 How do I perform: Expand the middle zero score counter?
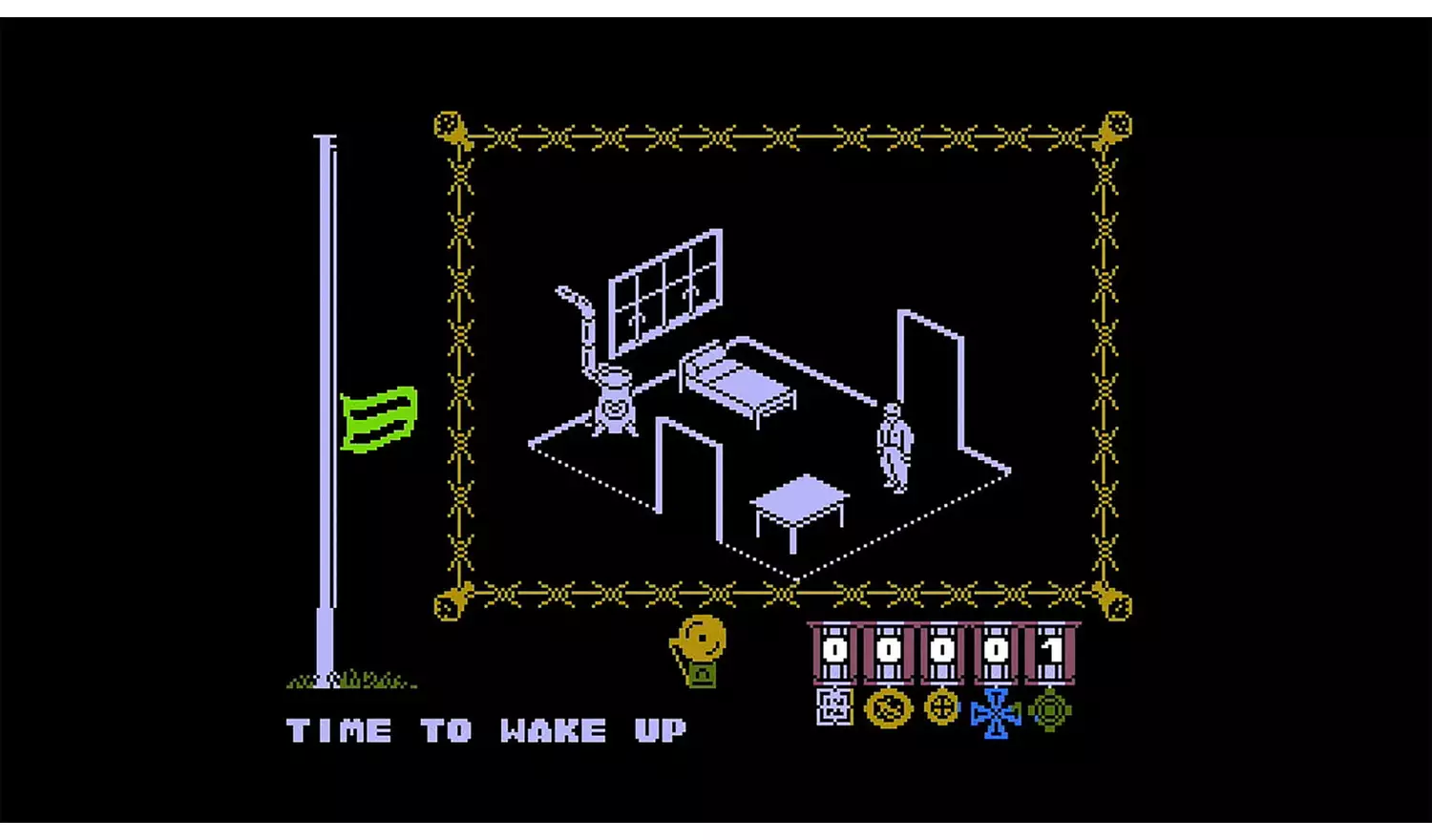pyautogui.click(x=940, y=649)
